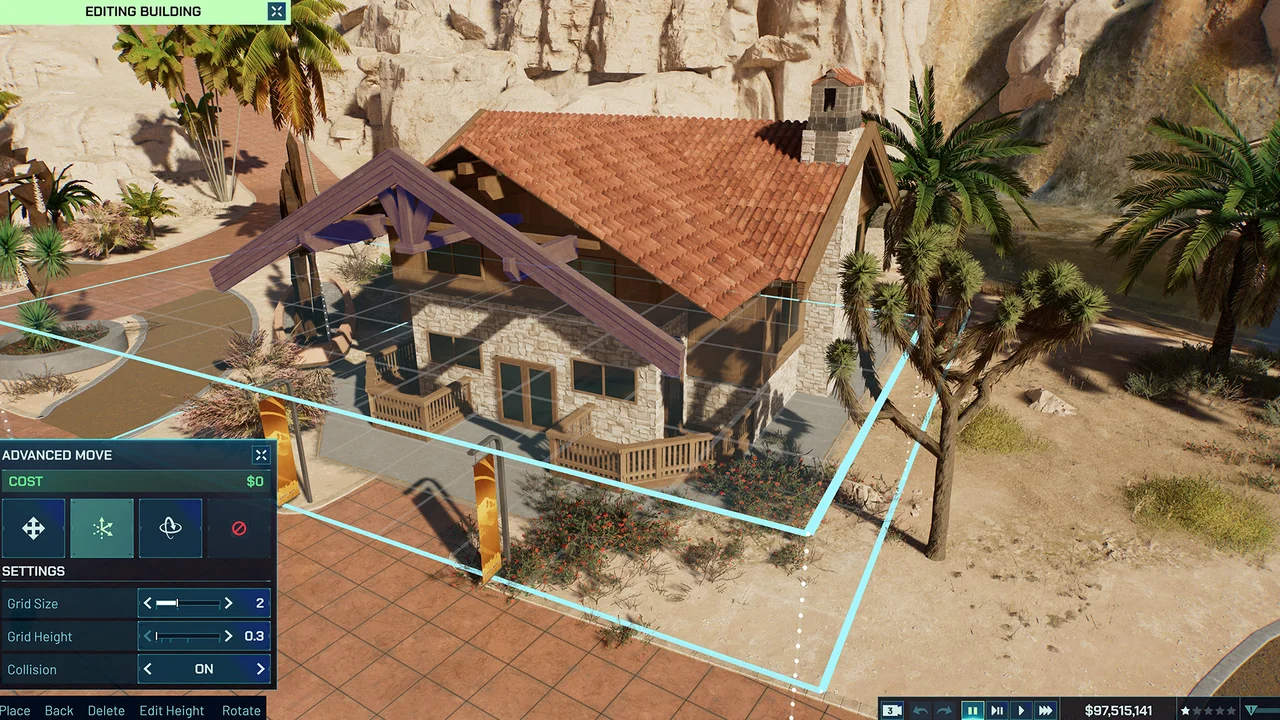
Task: Click the undo arrow icon
Action: tap(921, 709)
